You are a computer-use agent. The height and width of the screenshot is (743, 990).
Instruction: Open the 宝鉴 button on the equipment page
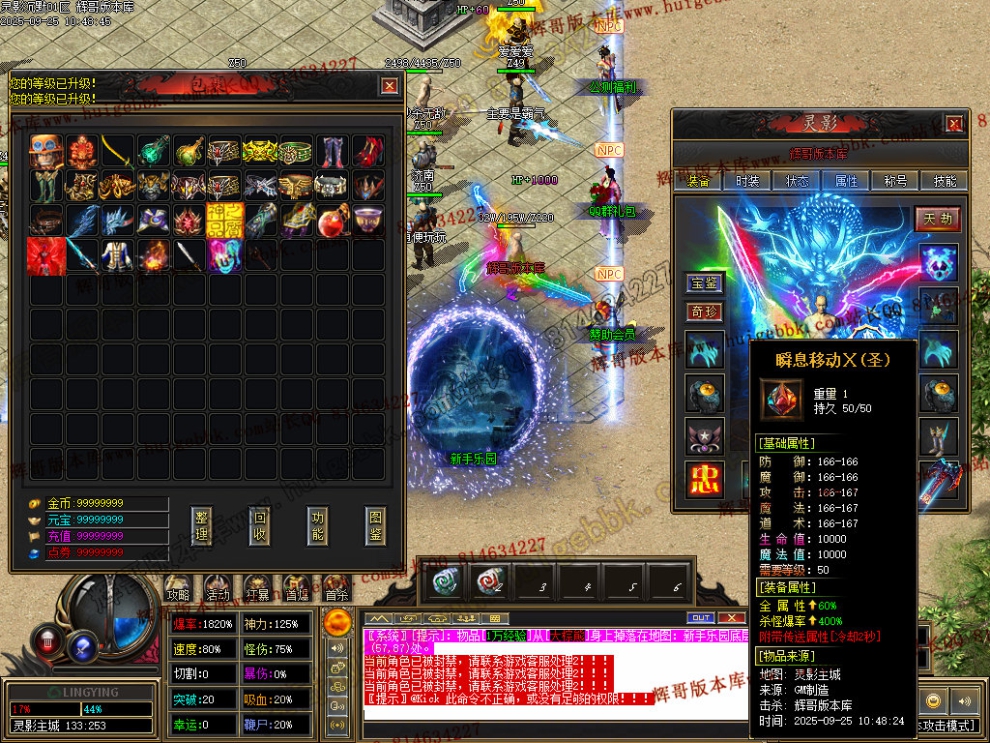pyautogui.click(x=704, y=283)
